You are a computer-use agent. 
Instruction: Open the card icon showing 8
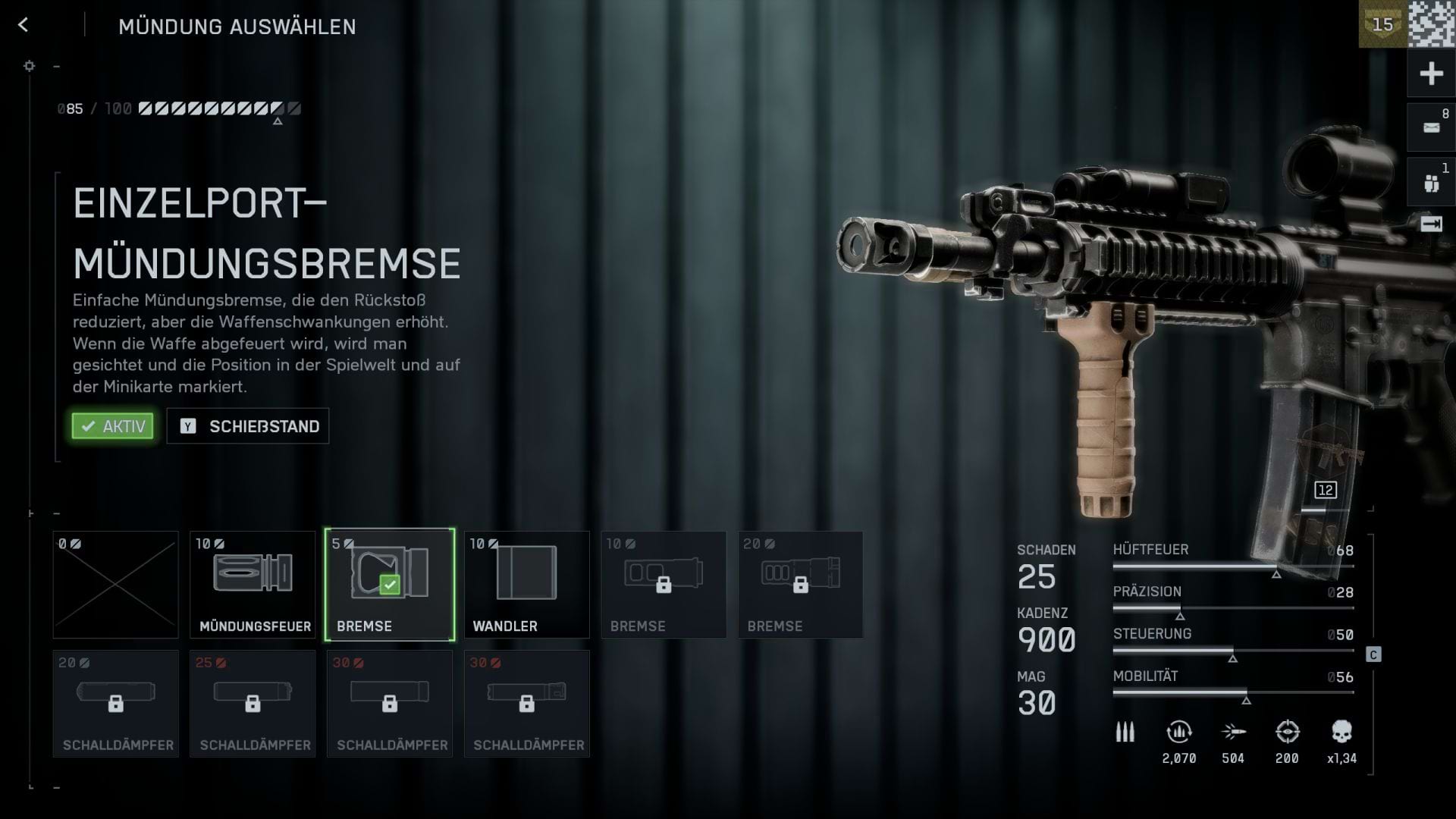1431,127
